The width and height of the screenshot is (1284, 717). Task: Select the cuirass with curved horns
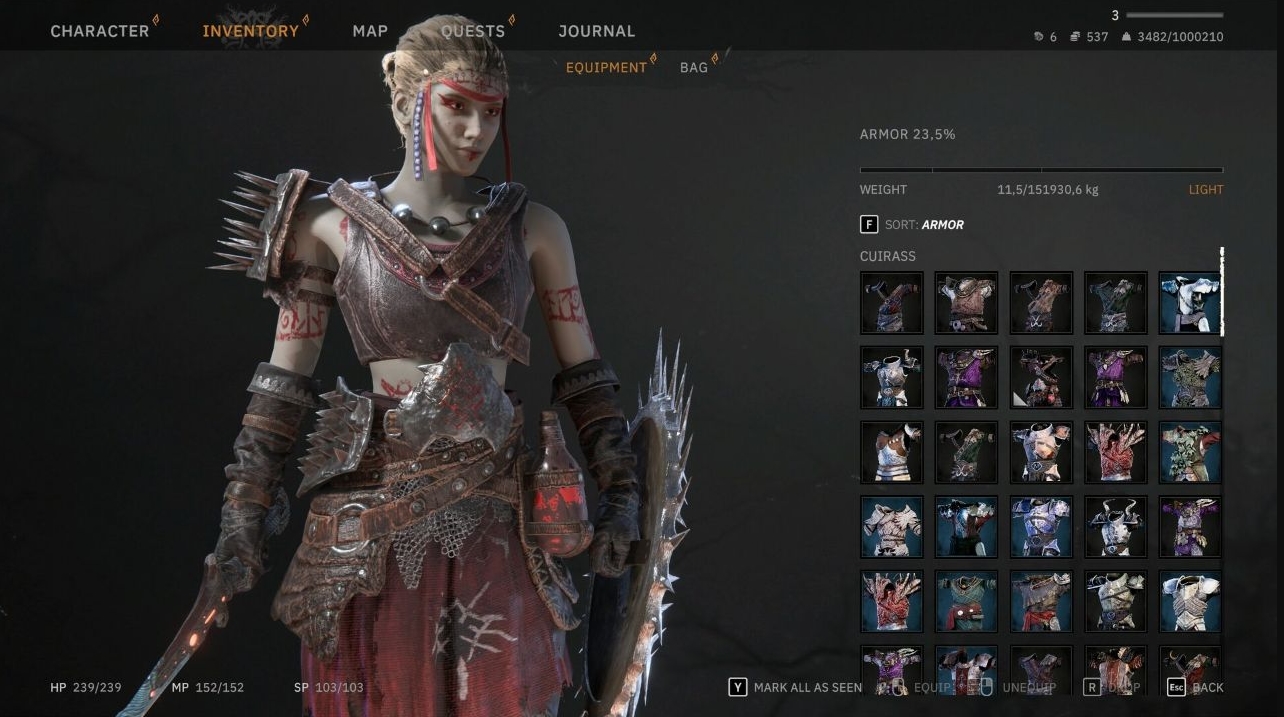[x=1116, y=527]
